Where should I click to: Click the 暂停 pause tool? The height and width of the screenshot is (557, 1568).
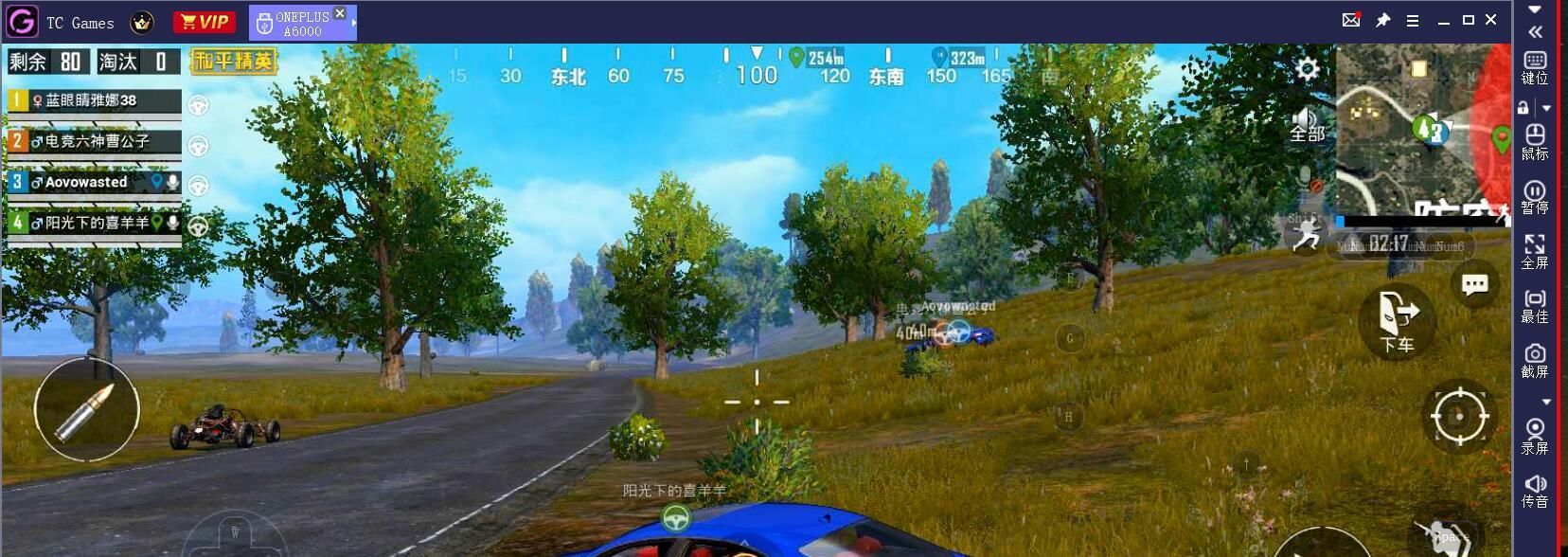tap(1535, 198)
